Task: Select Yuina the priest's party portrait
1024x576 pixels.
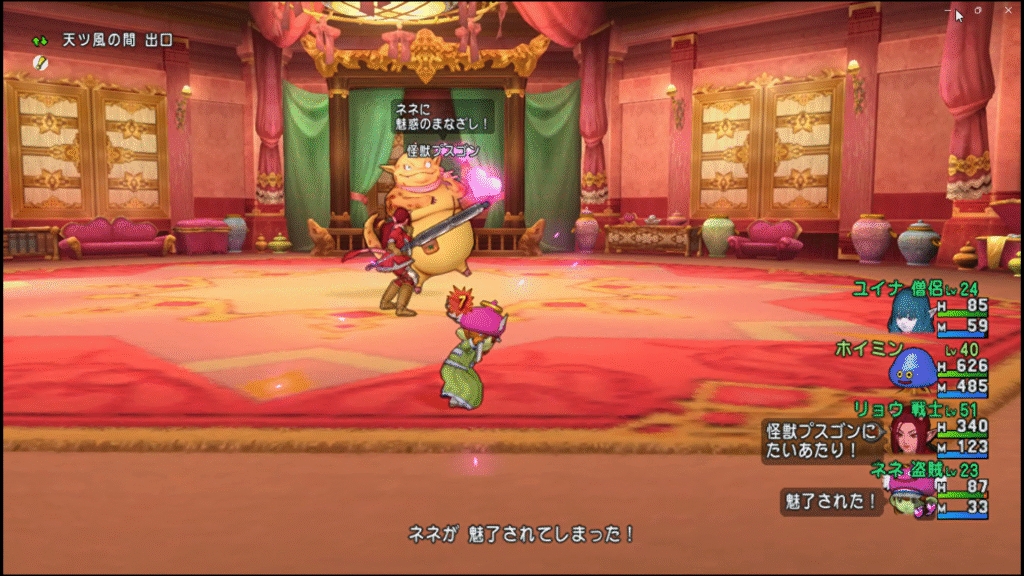Action: coord(906,313)
